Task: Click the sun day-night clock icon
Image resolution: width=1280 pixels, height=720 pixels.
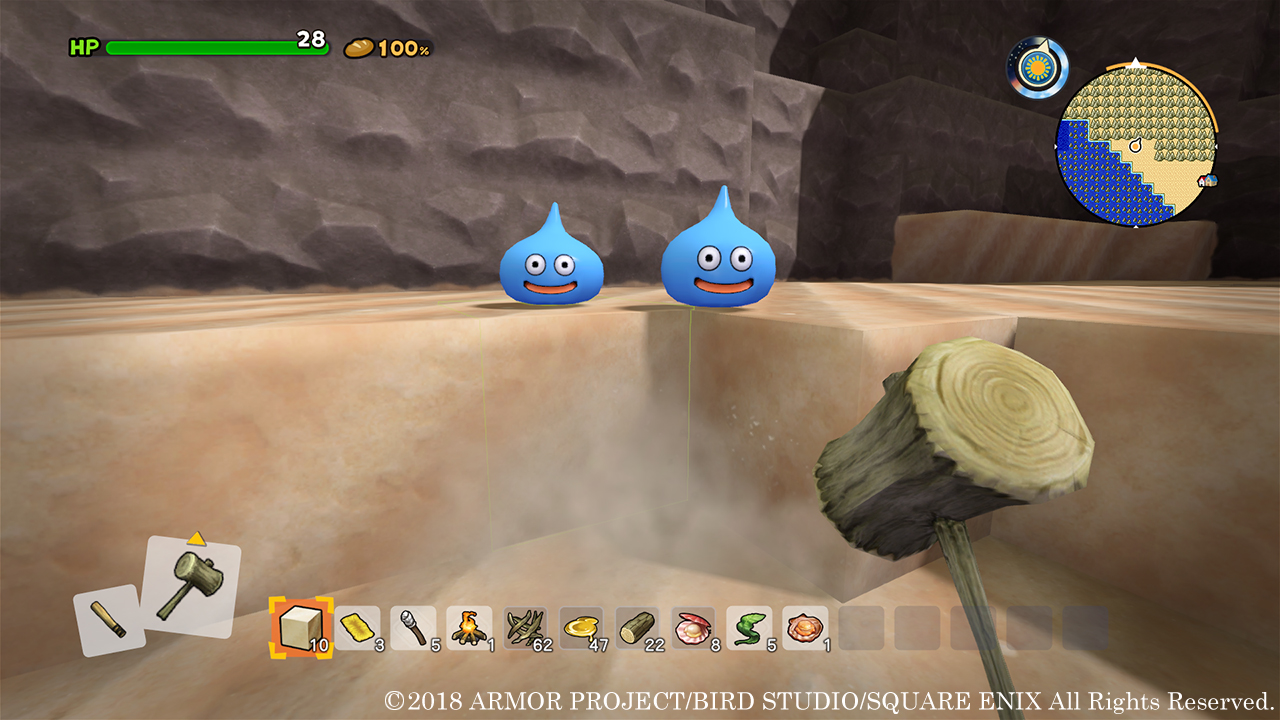Action: click(x=1036, y=69)
